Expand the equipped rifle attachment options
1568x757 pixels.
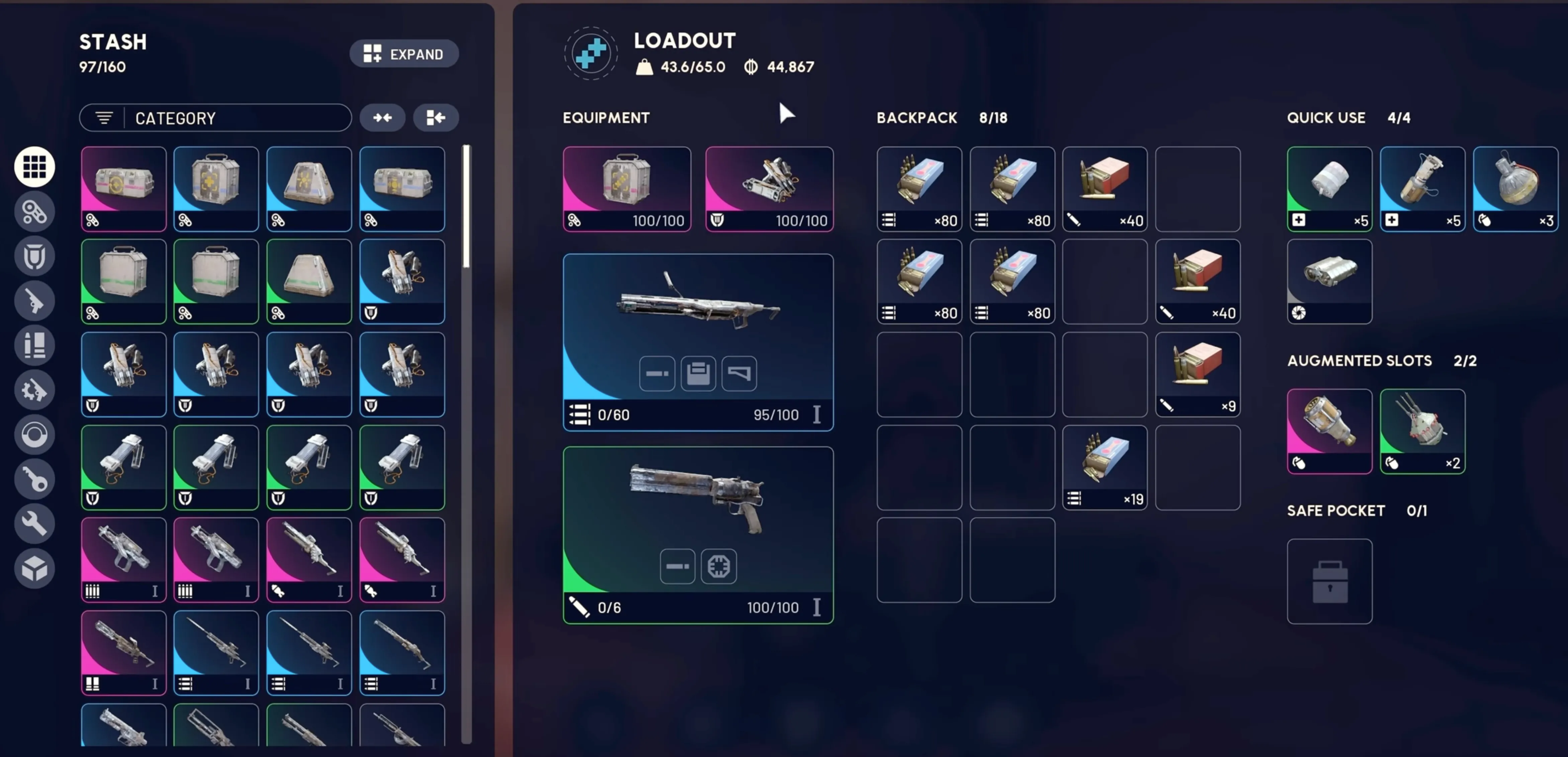click(x=698, y=373)
